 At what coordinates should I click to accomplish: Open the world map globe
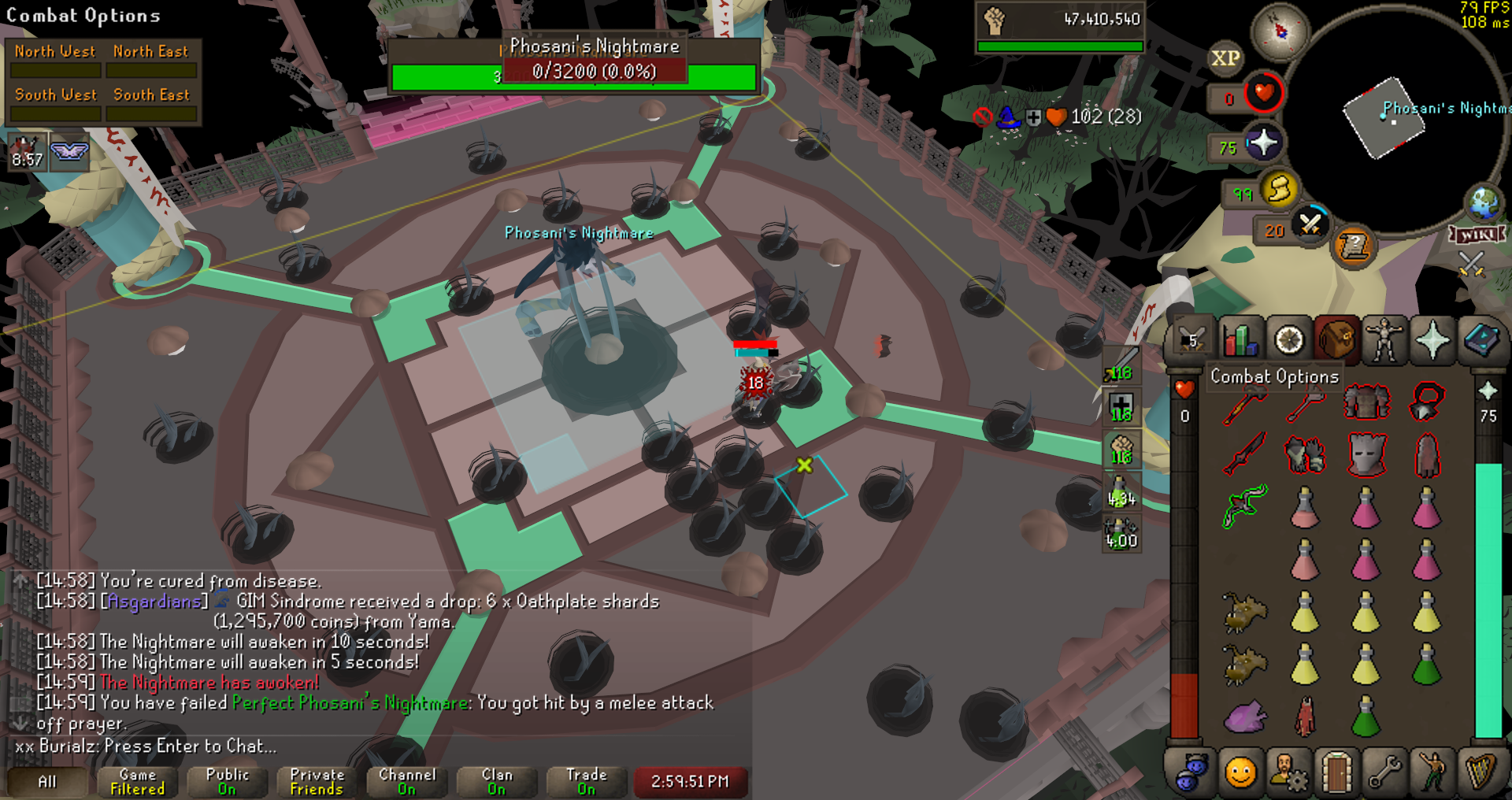point(1484,202)
